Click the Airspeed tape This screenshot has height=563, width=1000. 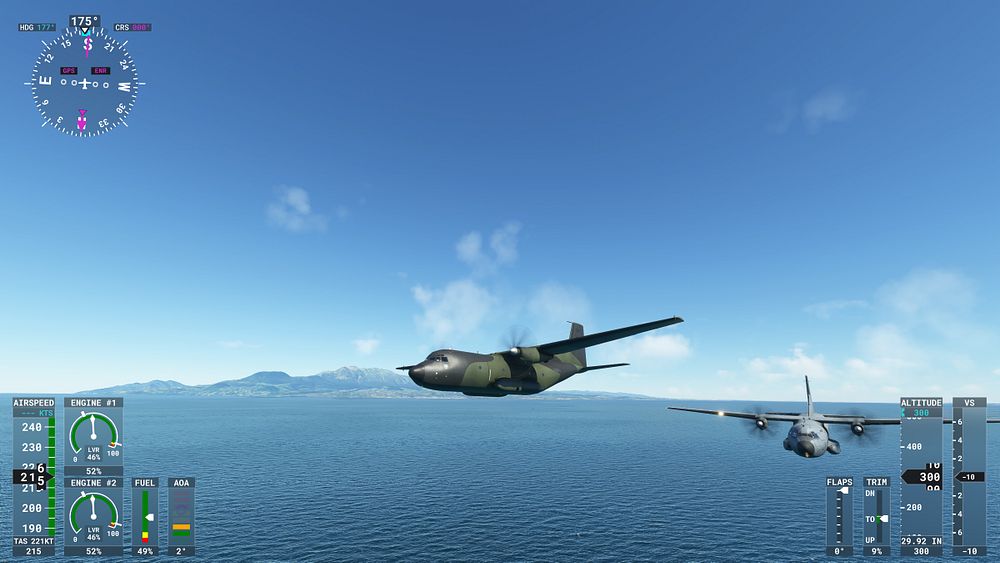point(34,476)
